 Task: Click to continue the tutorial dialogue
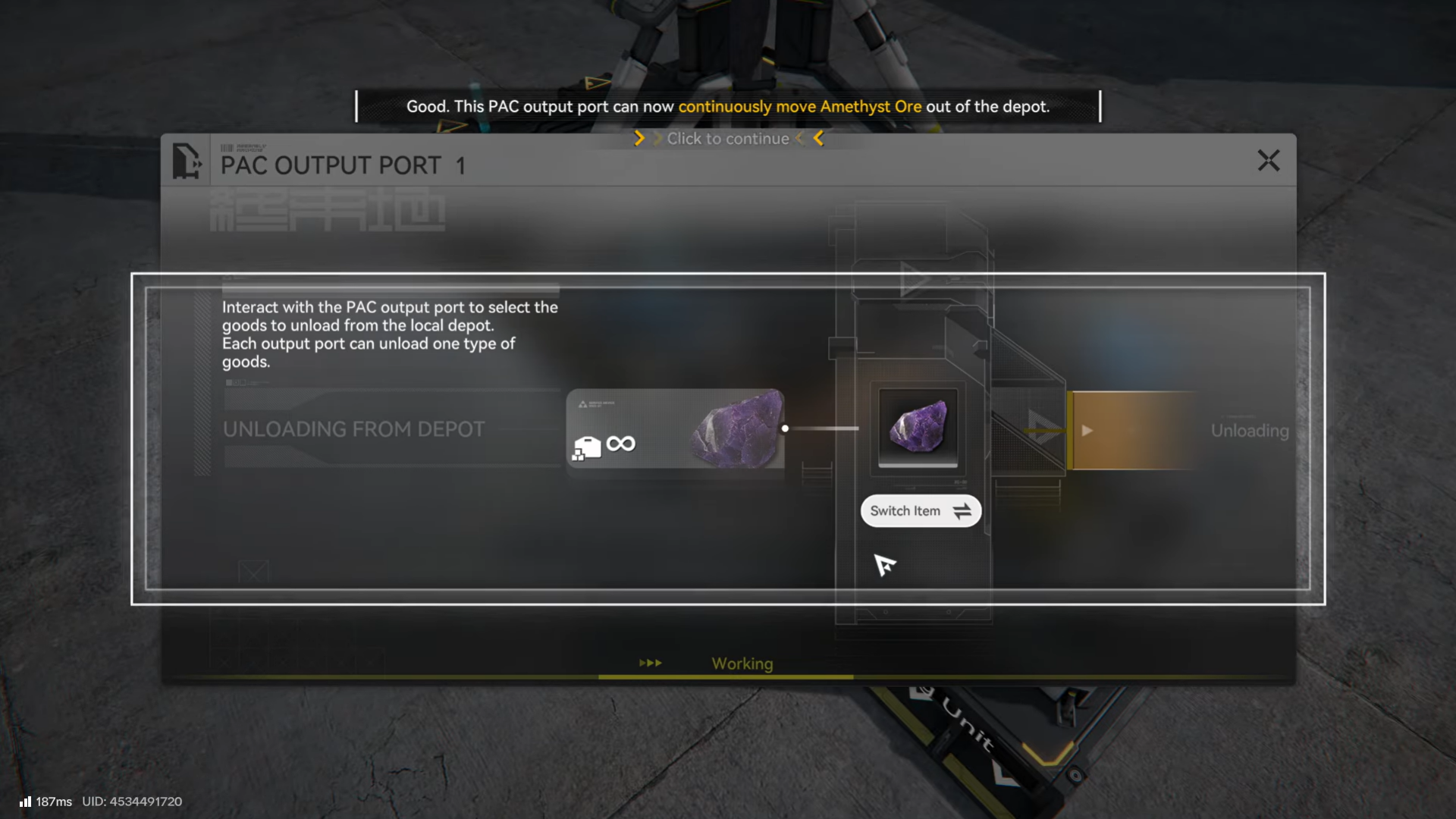[x=728, y=139]
